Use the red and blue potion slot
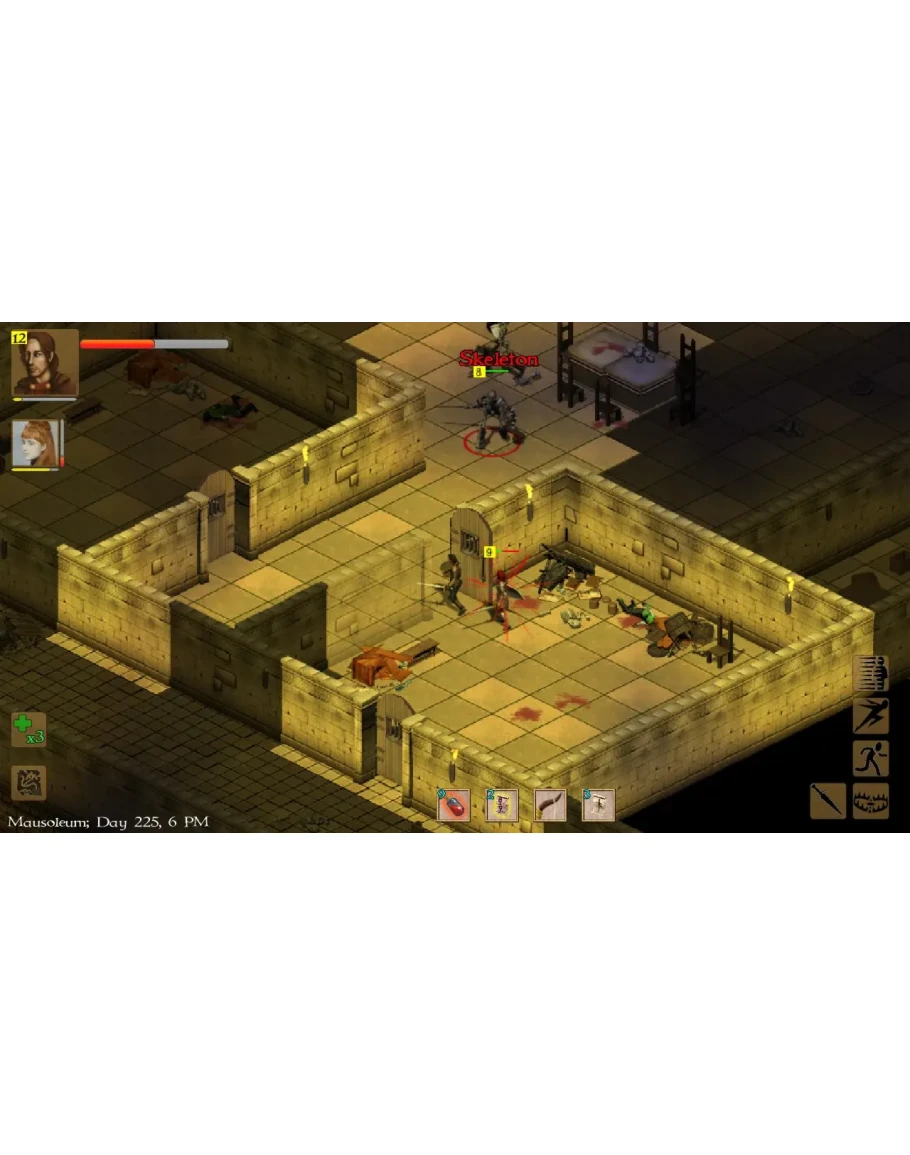Screen dimensions: 910x1155 454,805
